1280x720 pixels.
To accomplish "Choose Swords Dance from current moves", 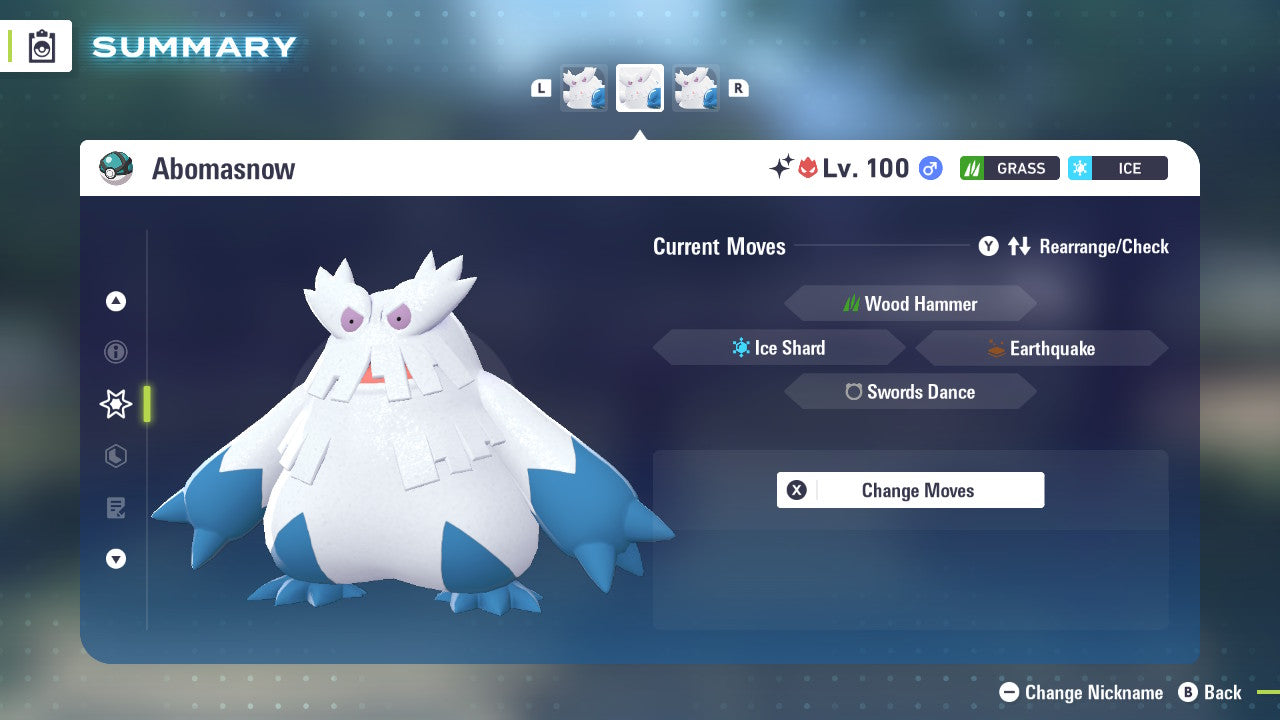I will (x=910, y=391).
